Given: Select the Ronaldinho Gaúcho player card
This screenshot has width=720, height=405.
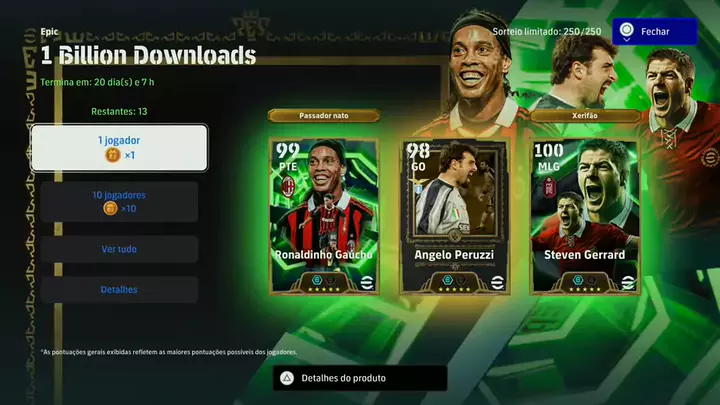Looking at the screenshot, I should coord(324,215).
